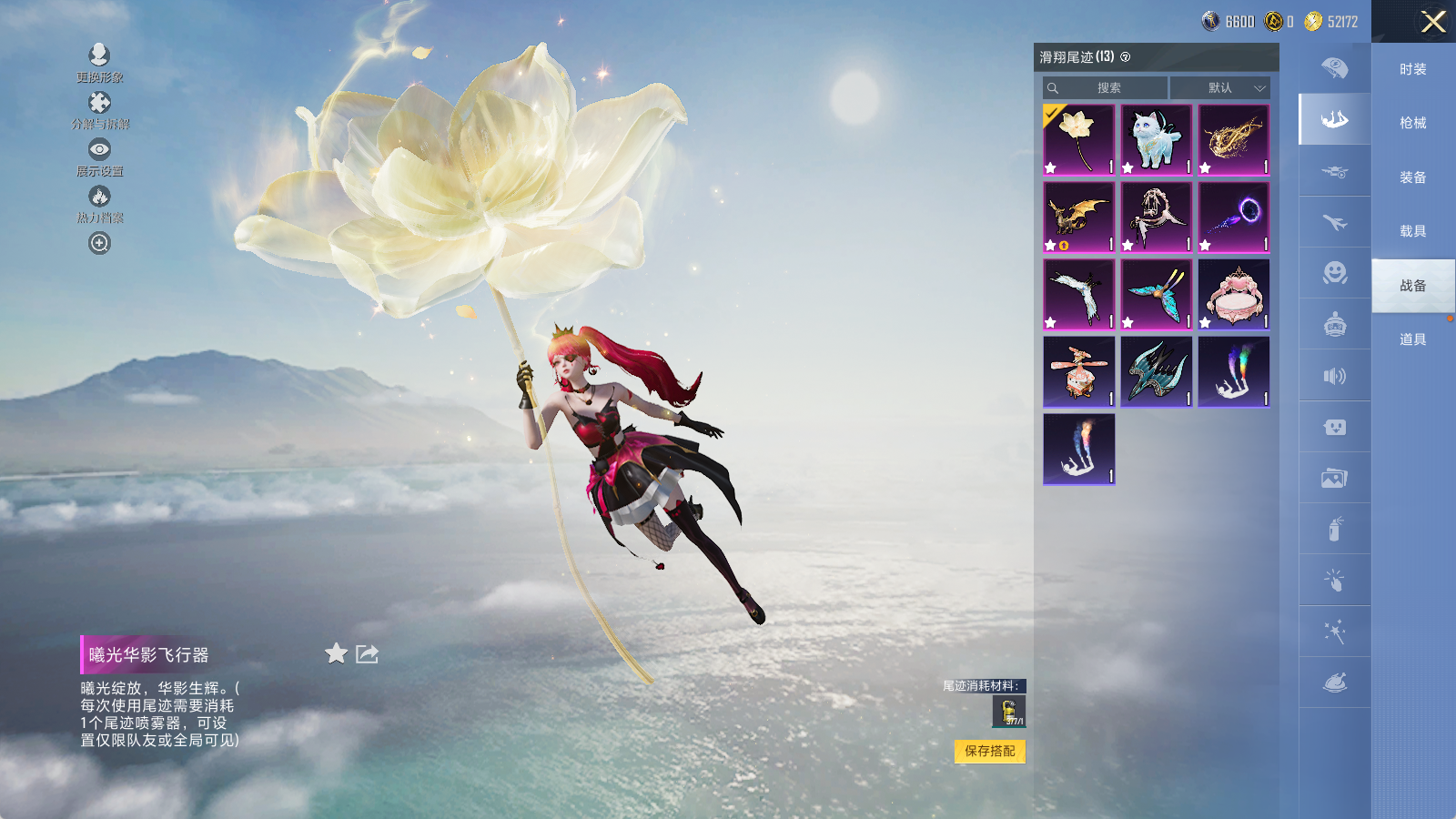Favorite the item with the star icon
This screenshot has width=1456, height=819.
[x=336, y=653]
